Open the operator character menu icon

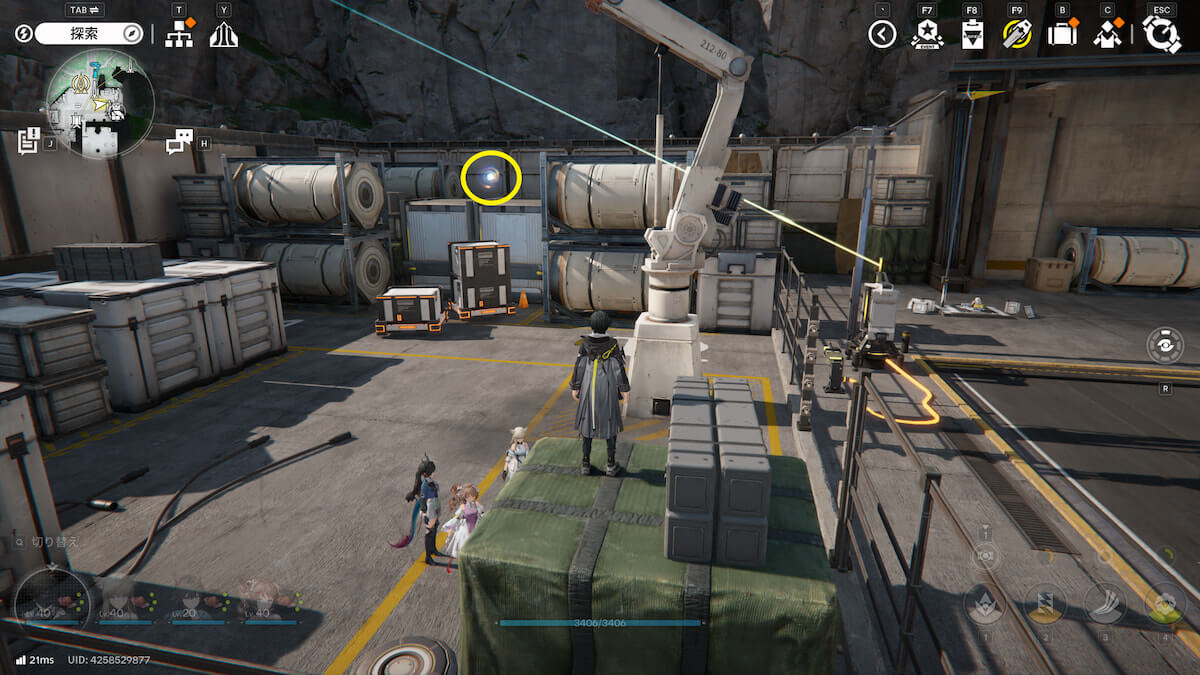tap(1106, 35)
